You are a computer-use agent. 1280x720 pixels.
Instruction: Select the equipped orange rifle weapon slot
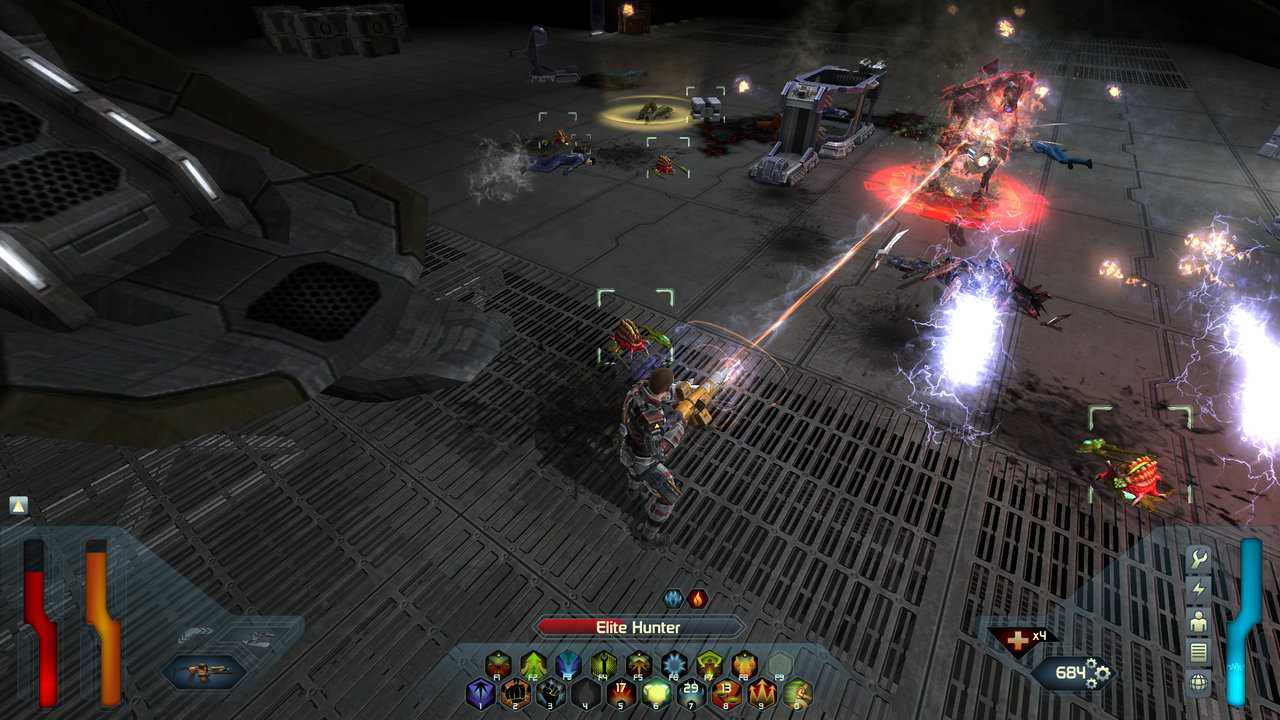click(x=204, y=672)
